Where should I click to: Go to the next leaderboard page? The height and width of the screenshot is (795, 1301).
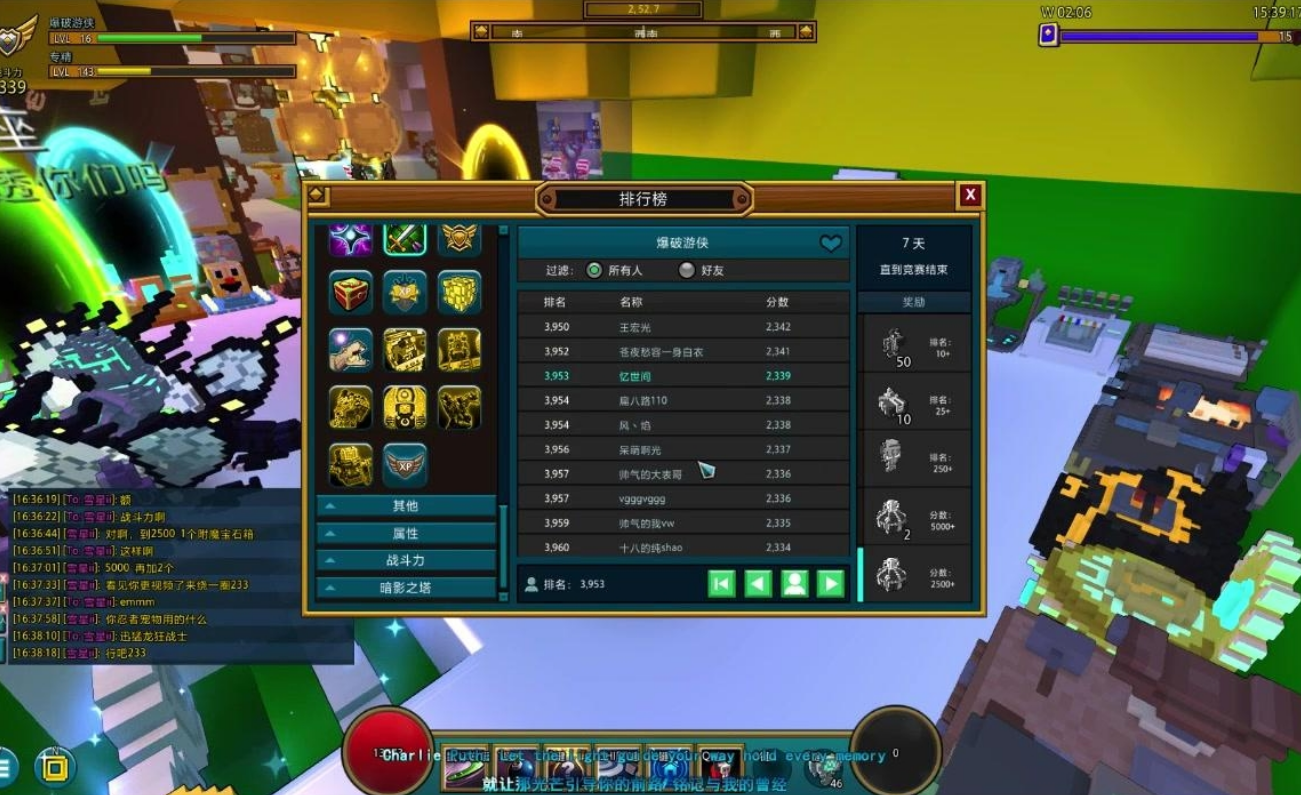831,584
